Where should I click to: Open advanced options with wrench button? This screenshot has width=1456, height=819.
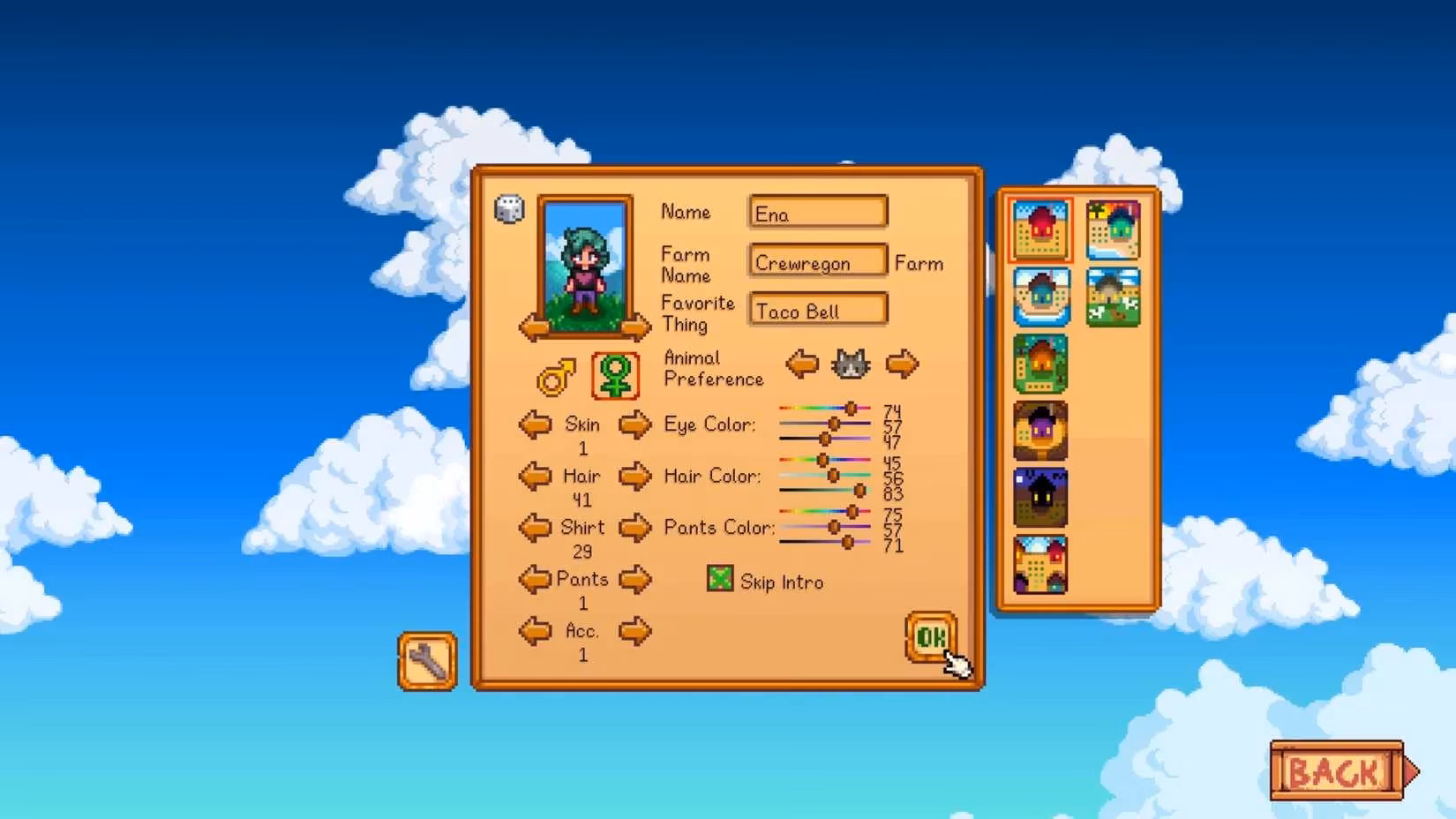point(427,661)
